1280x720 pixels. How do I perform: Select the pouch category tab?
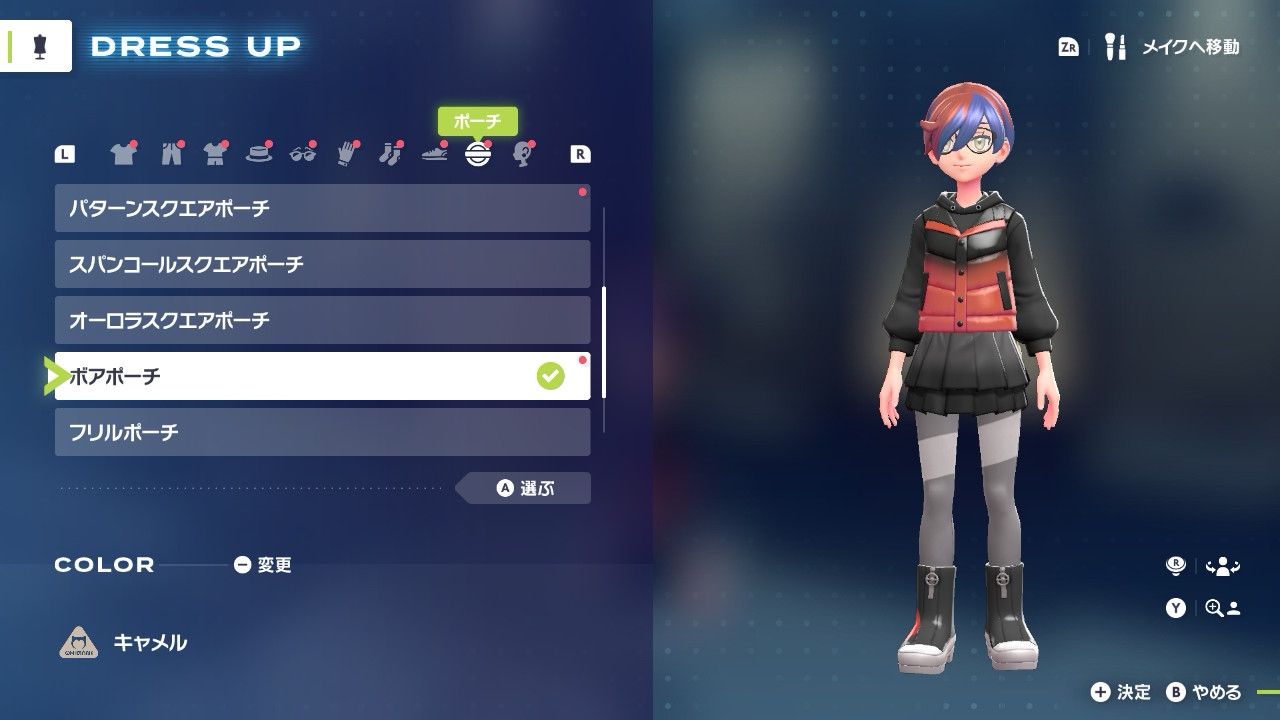coord(478,154)
